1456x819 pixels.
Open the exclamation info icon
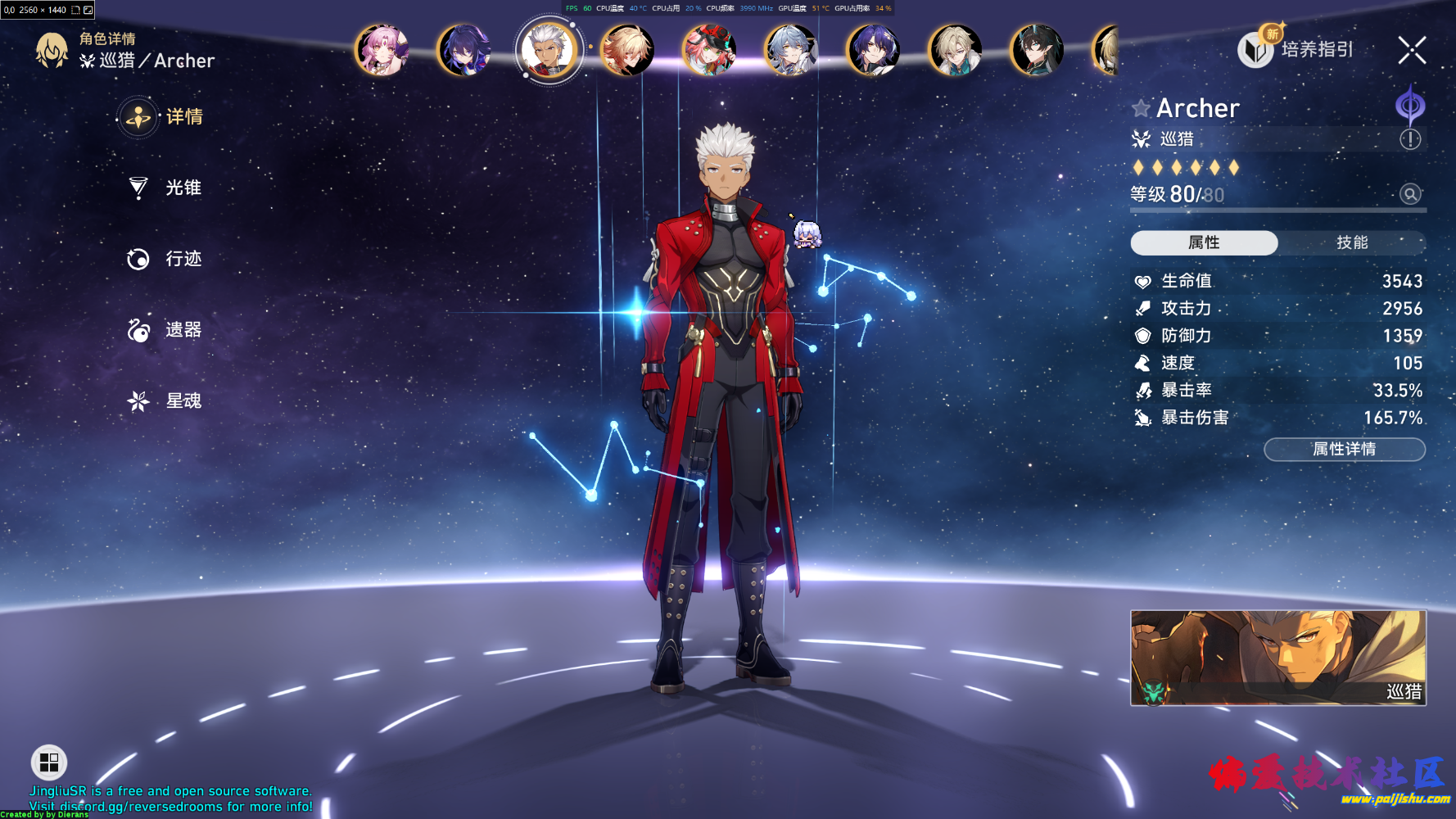point(1410,139)
